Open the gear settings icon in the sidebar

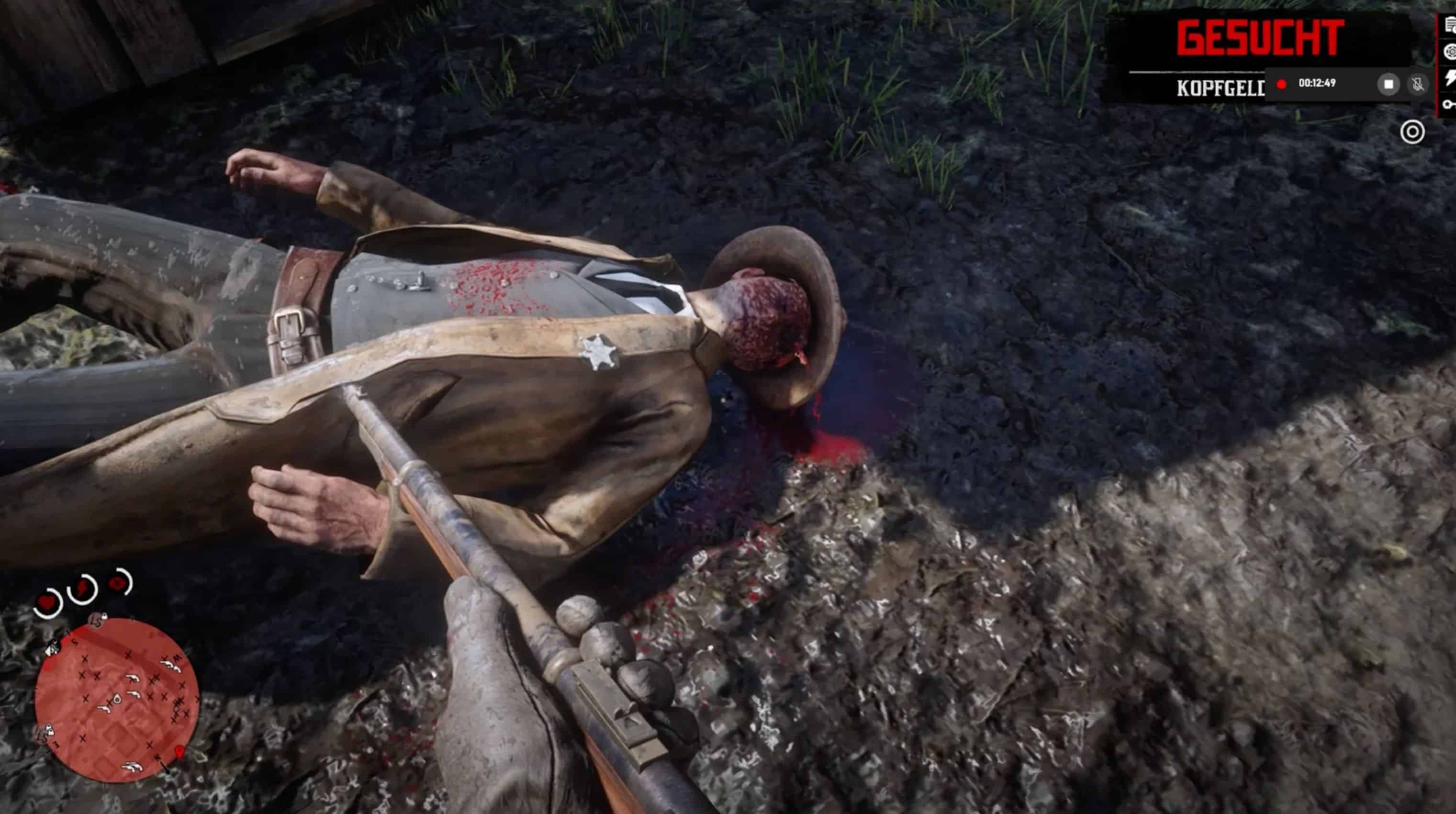click(1450, 52)
